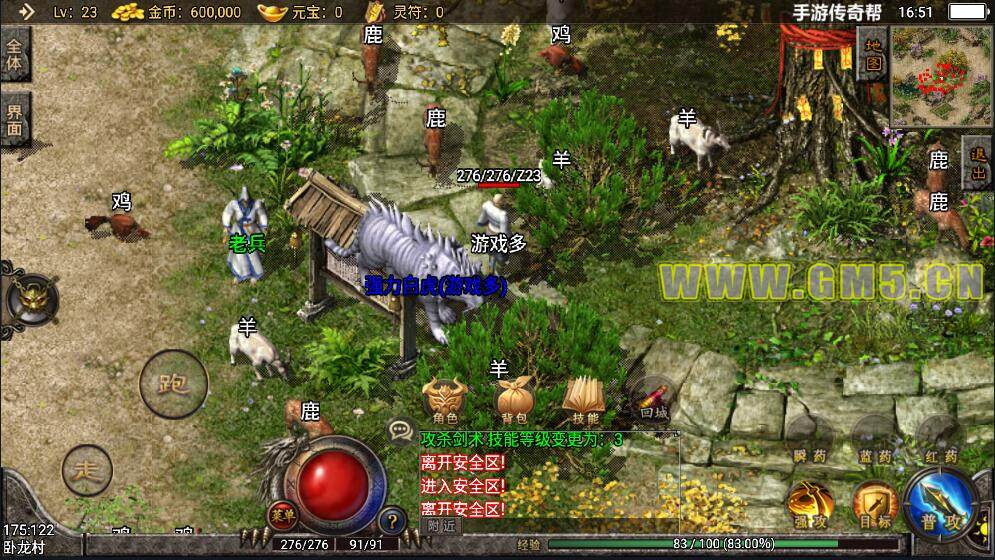Open the 界面 interface button
This screenshot has height=560, width=995.
[x=15, y=119]
